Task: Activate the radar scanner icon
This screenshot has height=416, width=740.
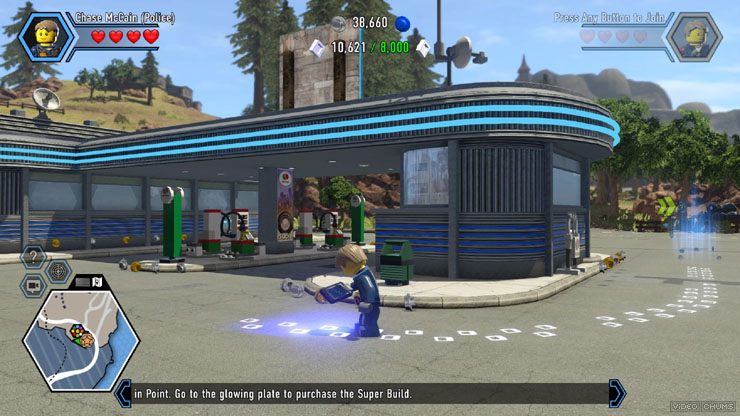Action: click(59, 271)
